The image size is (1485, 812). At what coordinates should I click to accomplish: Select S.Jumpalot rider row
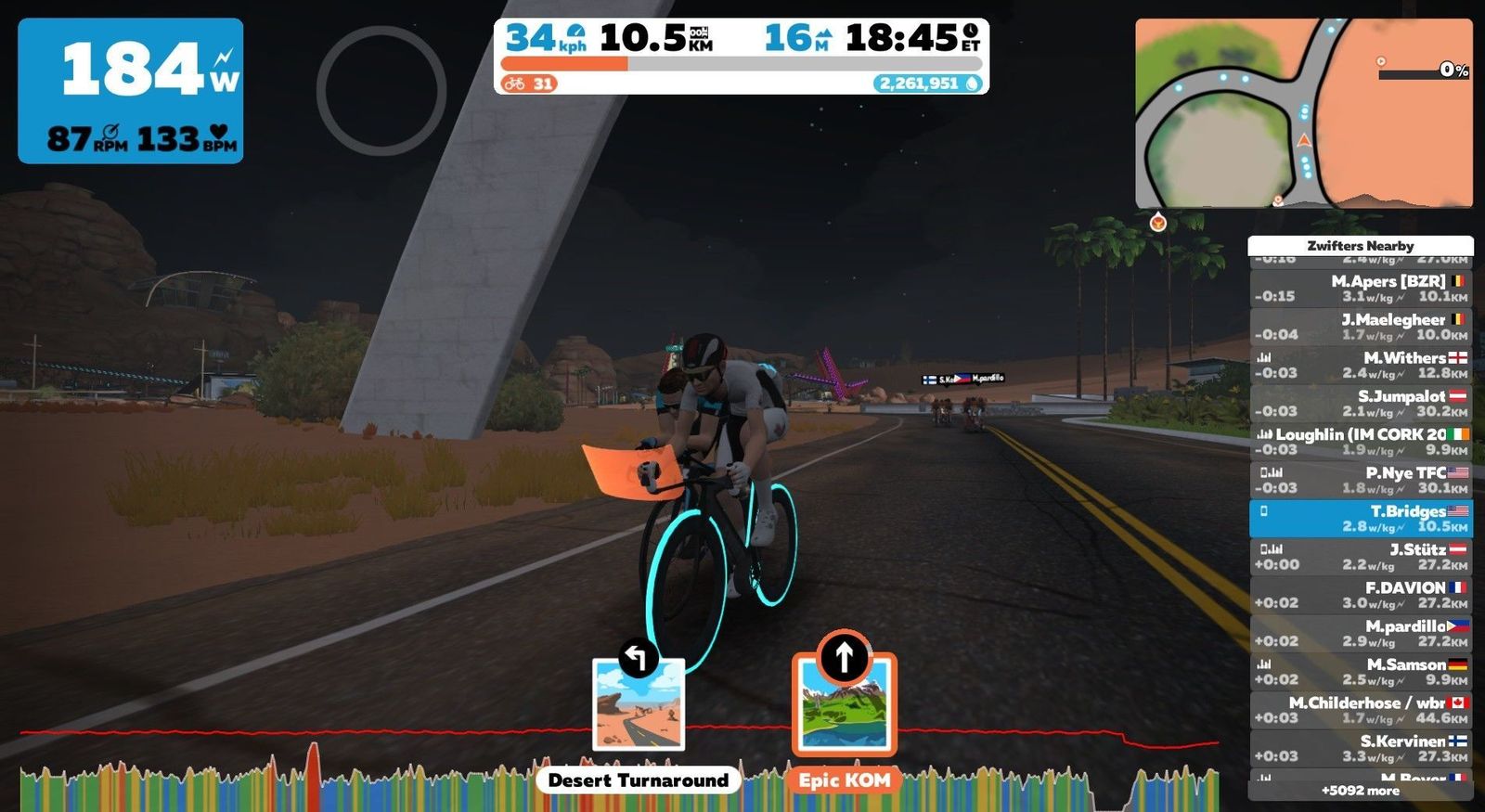pos(1361,403)
